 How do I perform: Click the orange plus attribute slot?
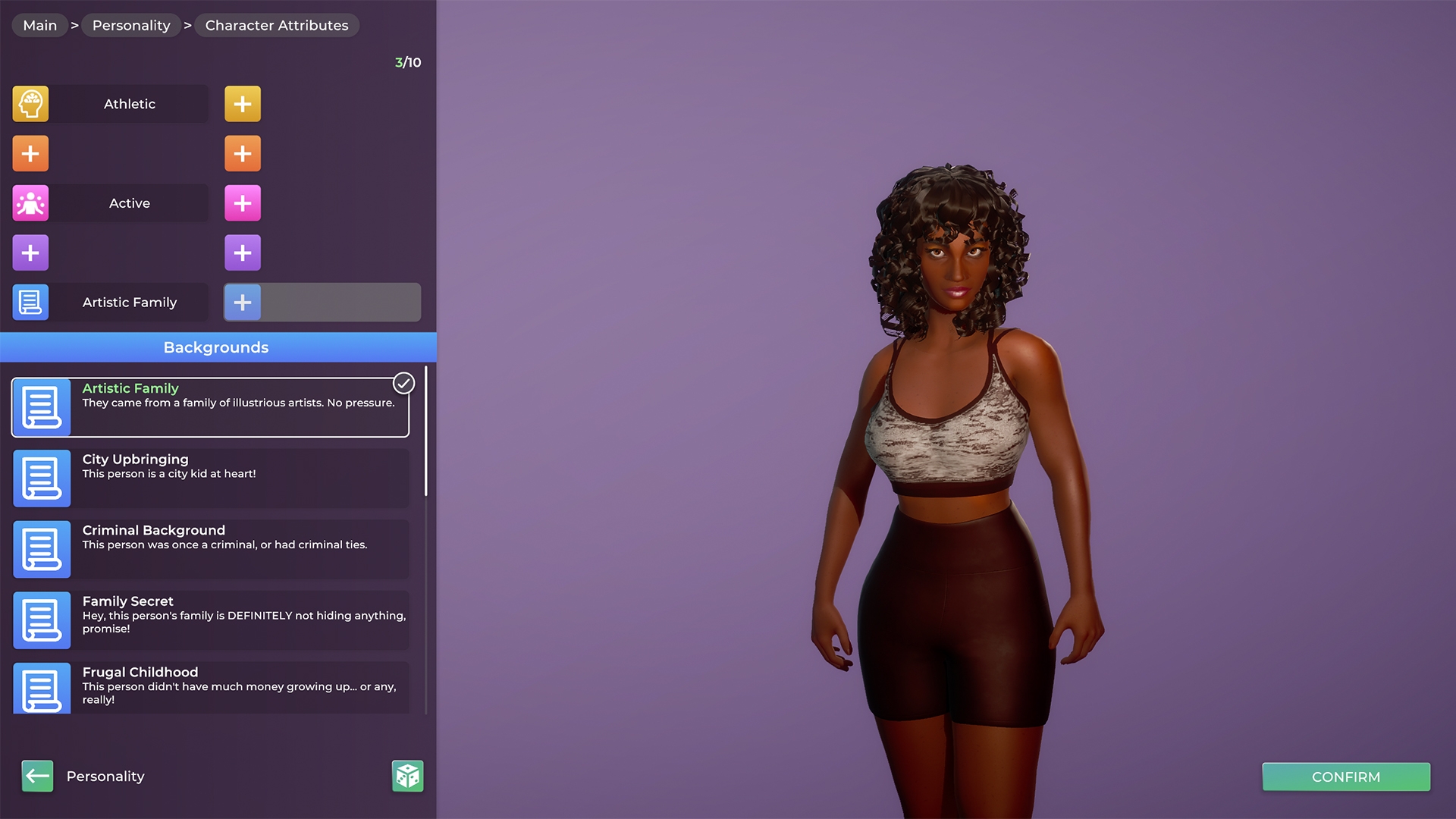click(30, 152)
